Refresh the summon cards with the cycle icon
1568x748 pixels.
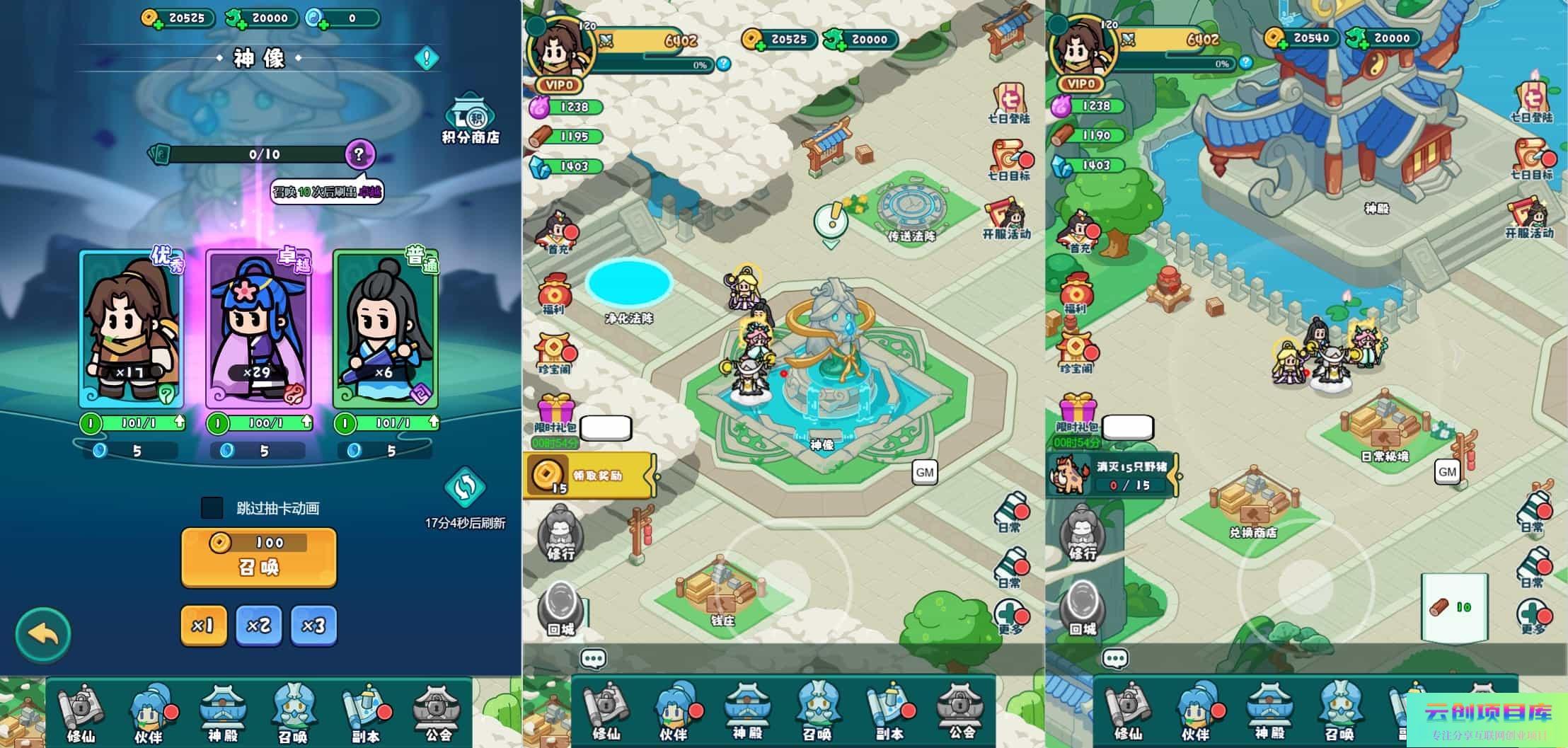tap(465, 488)
